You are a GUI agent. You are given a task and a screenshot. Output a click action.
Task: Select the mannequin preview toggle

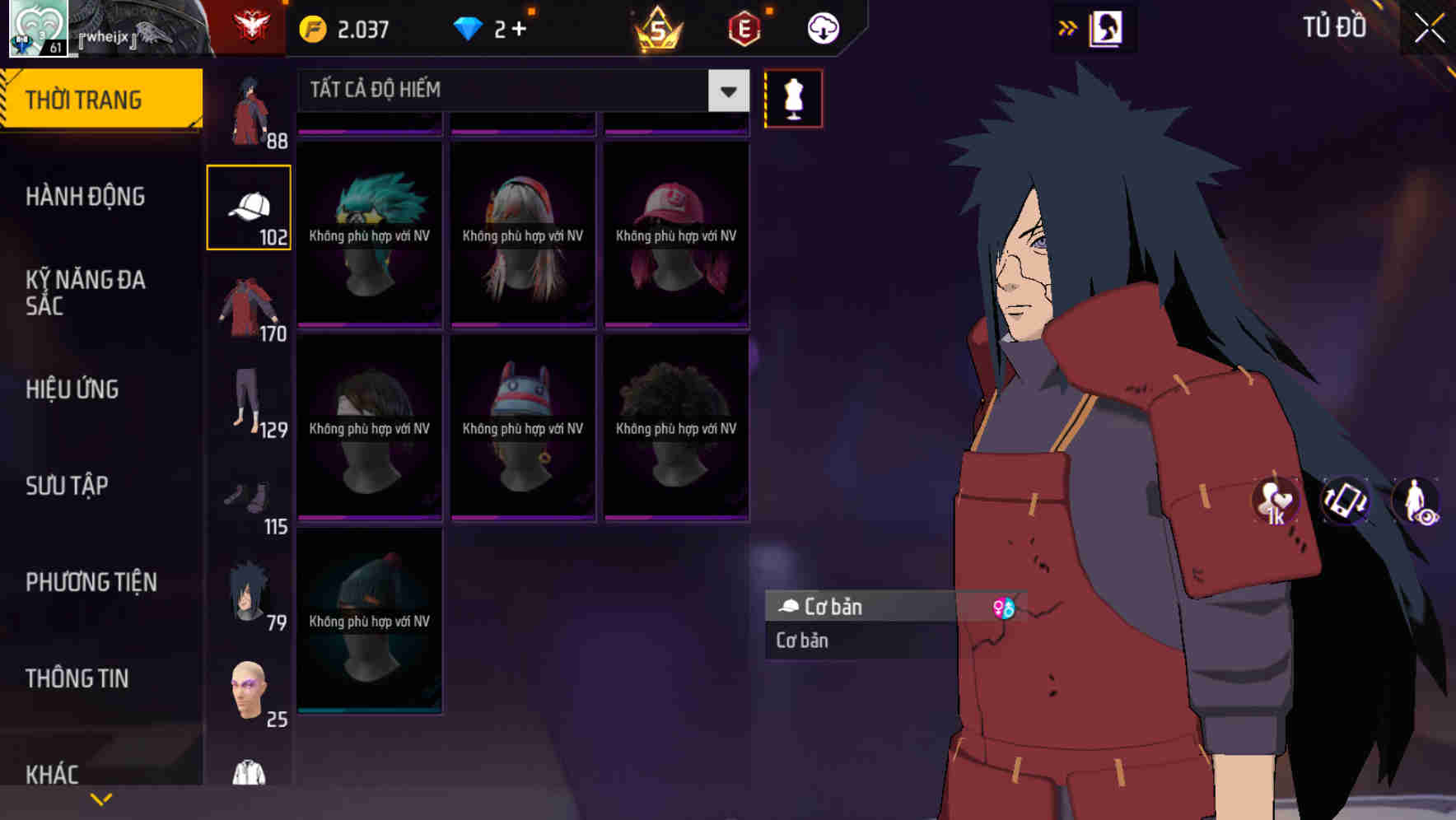(x=793, y=98)
